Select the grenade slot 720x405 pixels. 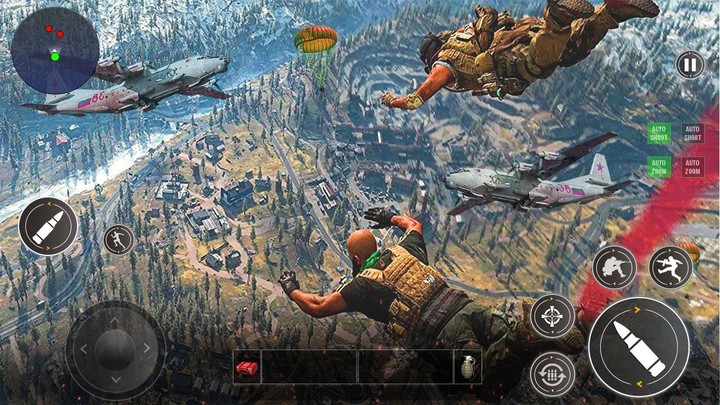click(x=469, y=367)
